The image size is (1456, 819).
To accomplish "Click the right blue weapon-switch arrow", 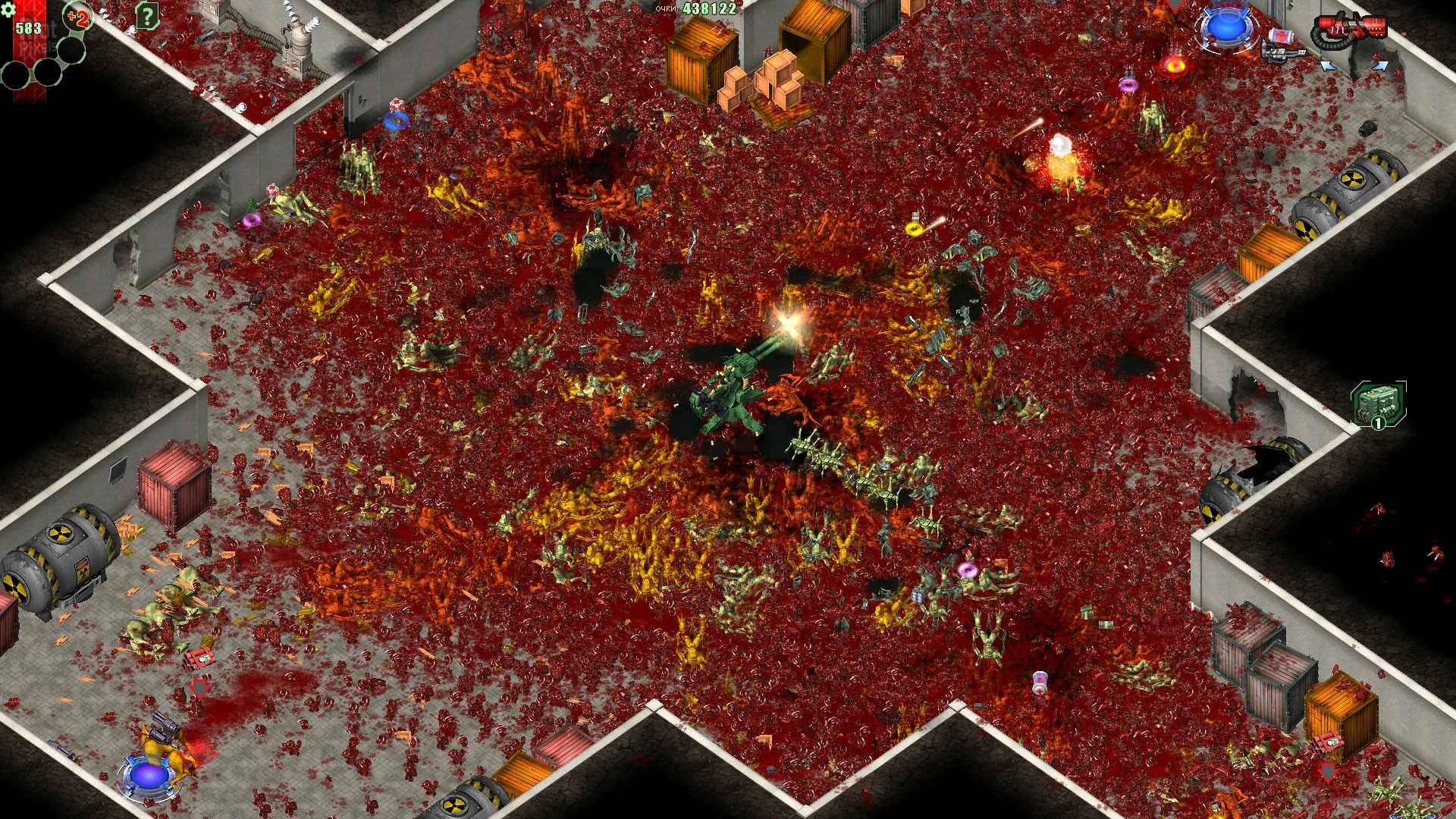I will tap(1379, 67).
